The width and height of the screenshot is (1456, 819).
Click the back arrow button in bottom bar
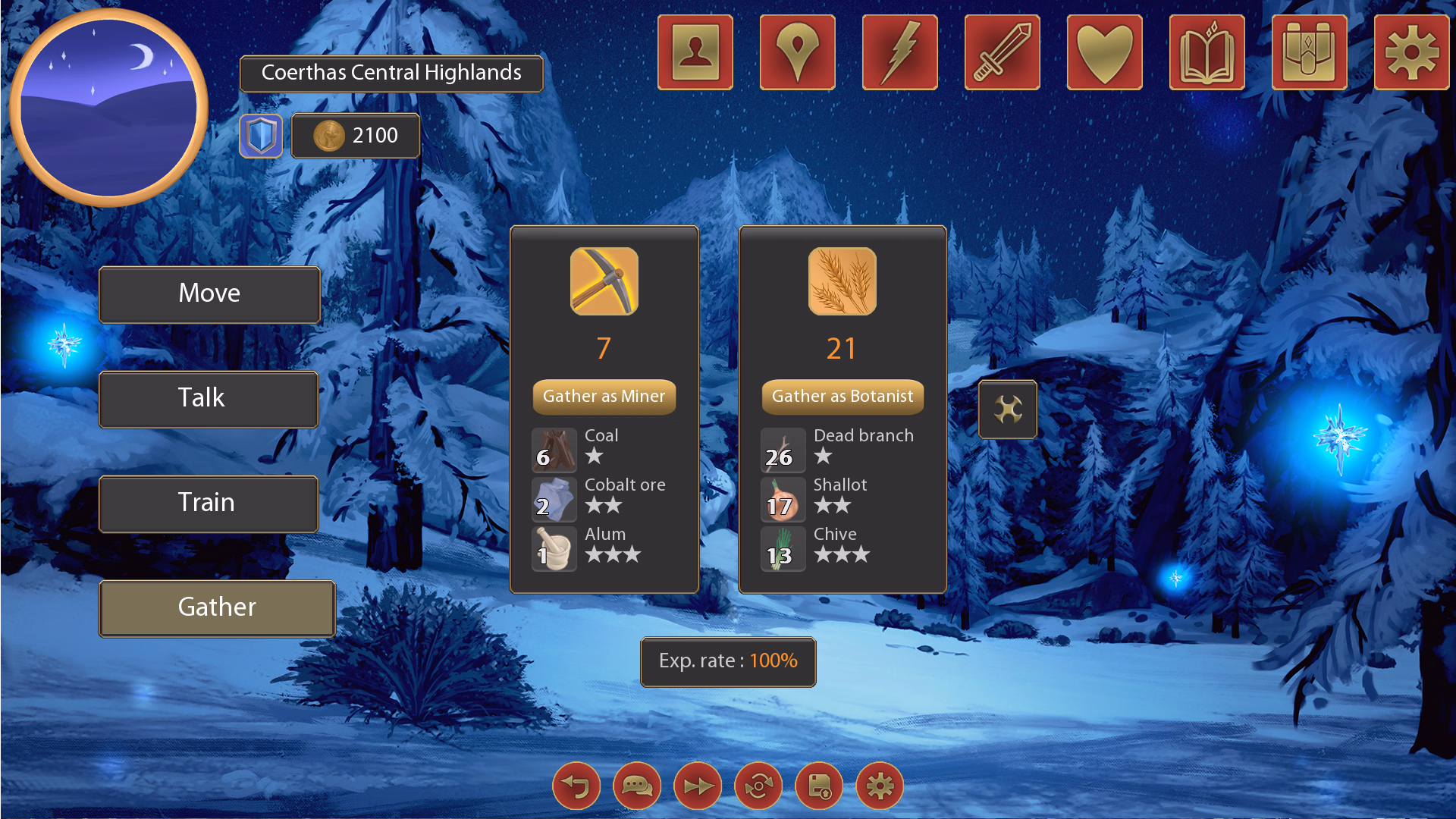pos(576,786)
